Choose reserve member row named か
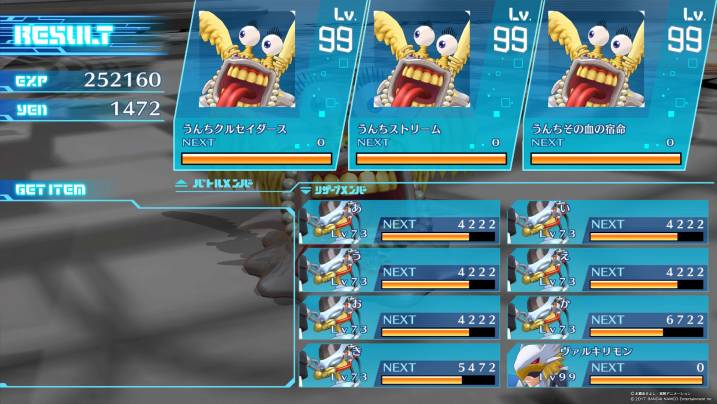The width and height of the screenshot is (717, 404). (609, 319)
